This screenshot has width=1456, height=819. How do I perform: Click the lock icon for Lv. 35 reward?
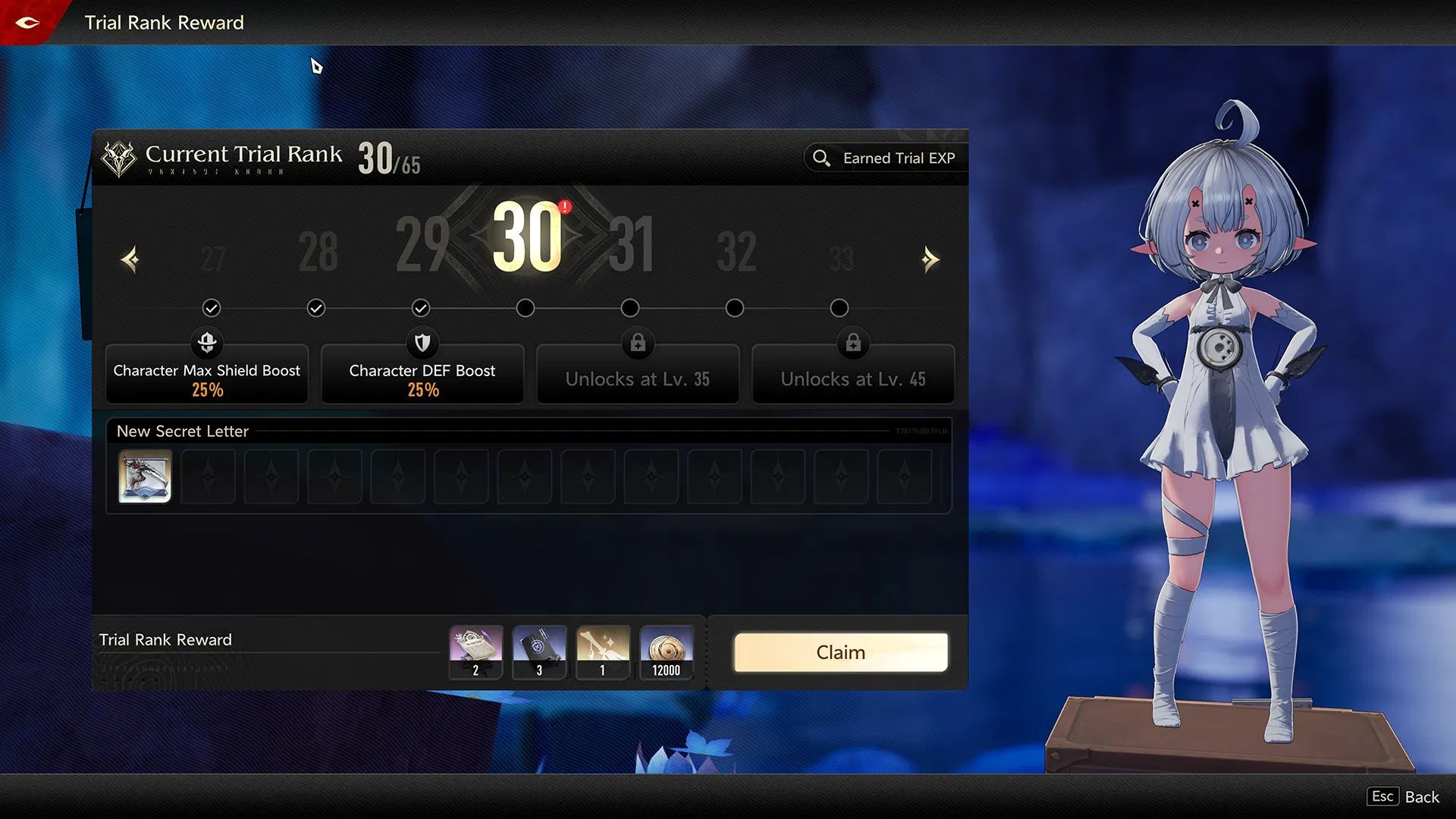coord(638,344)
